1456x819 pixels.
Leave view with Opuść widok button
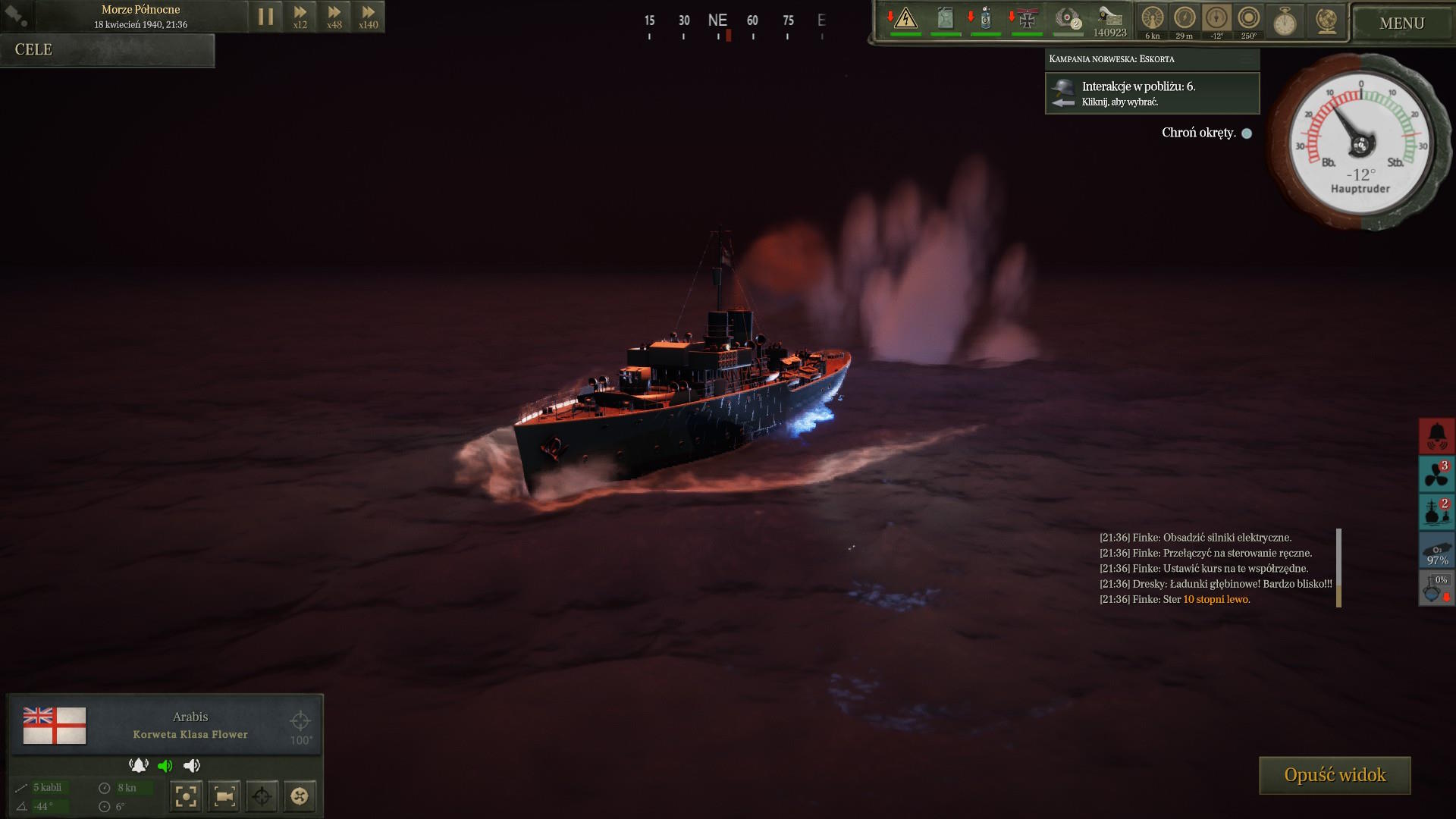tap(1335, 775)
